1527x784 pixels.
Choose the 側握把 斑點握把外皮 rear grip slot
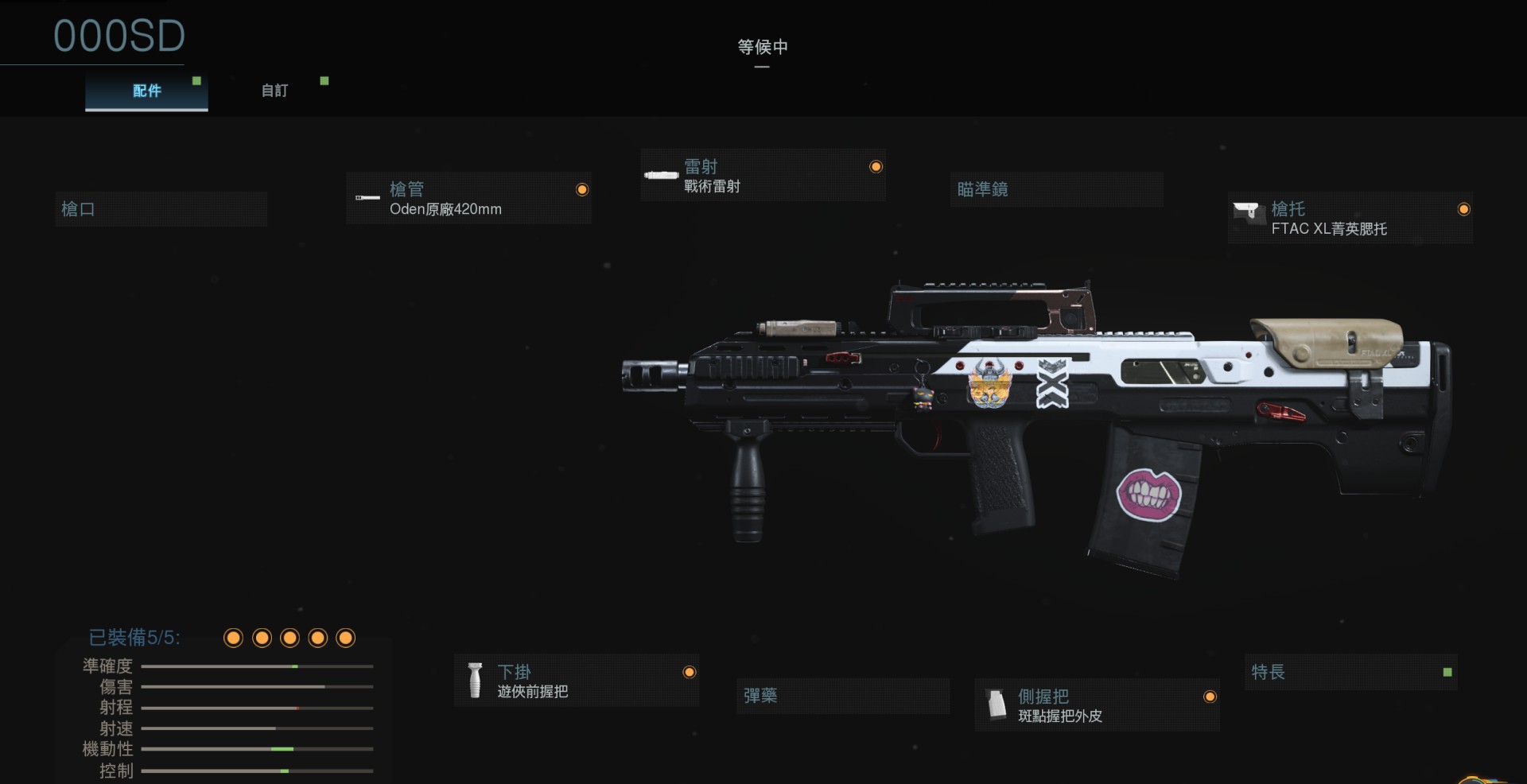pos(1097,705)
